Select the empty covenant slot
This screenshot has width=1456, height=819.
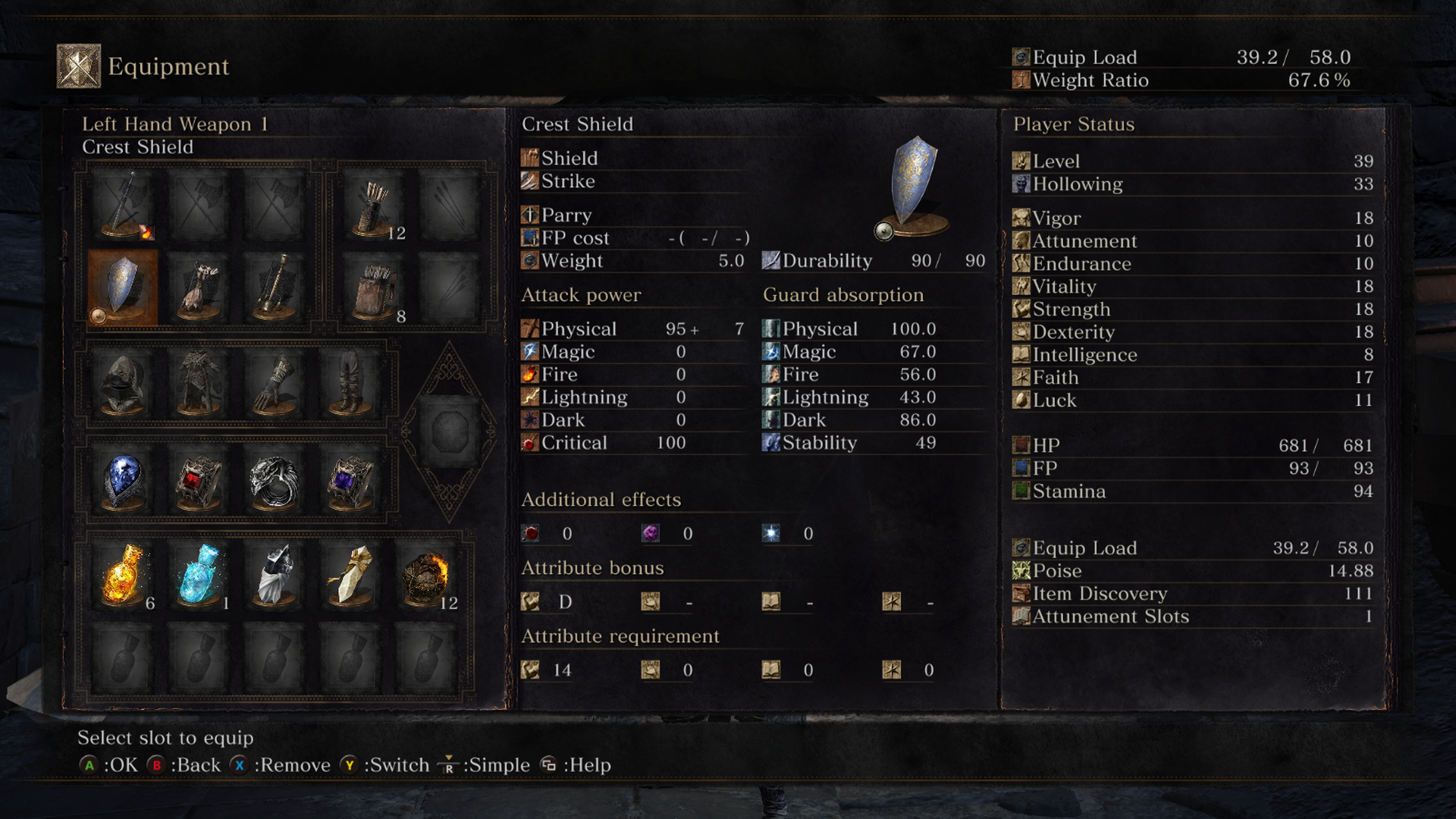coord(449,431)
